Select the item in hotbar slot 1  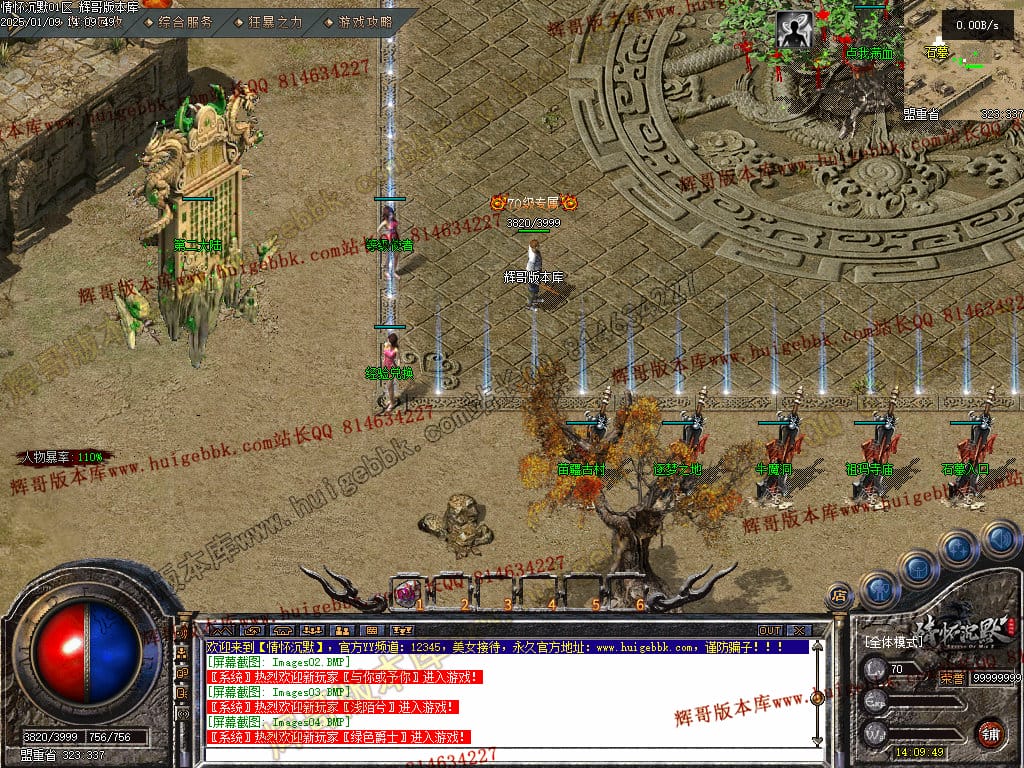(x=408, y=592)
